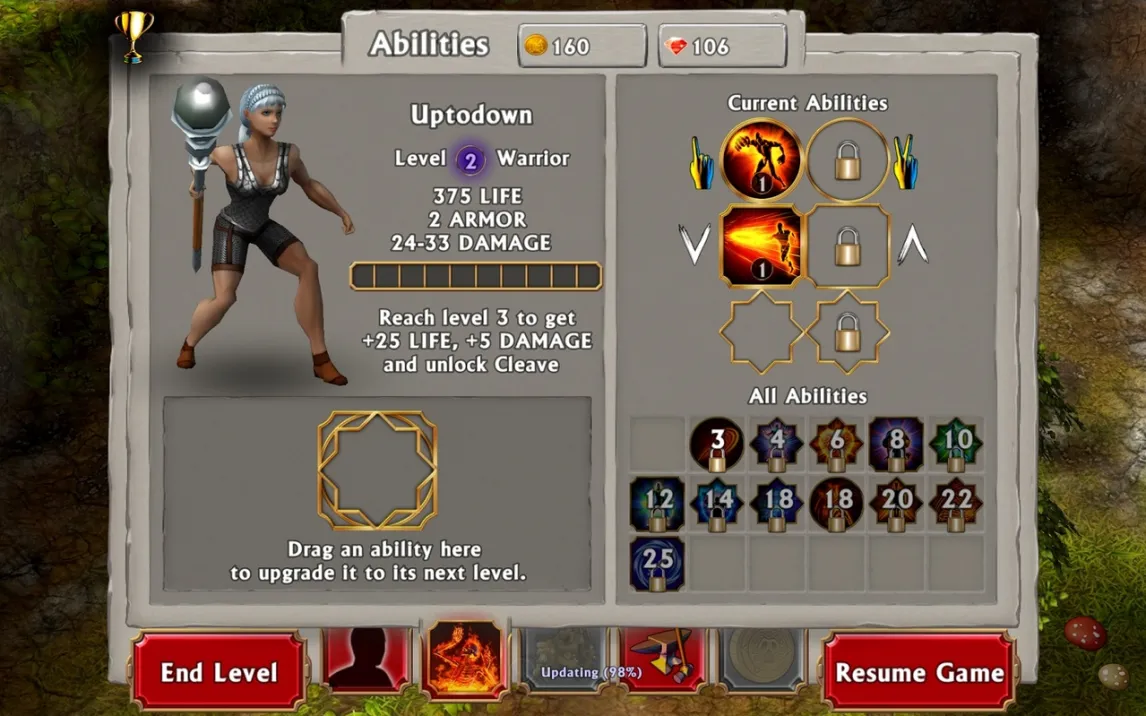Open the gold coin tab
1146x716 pixels.
click(x=763, y=659)
